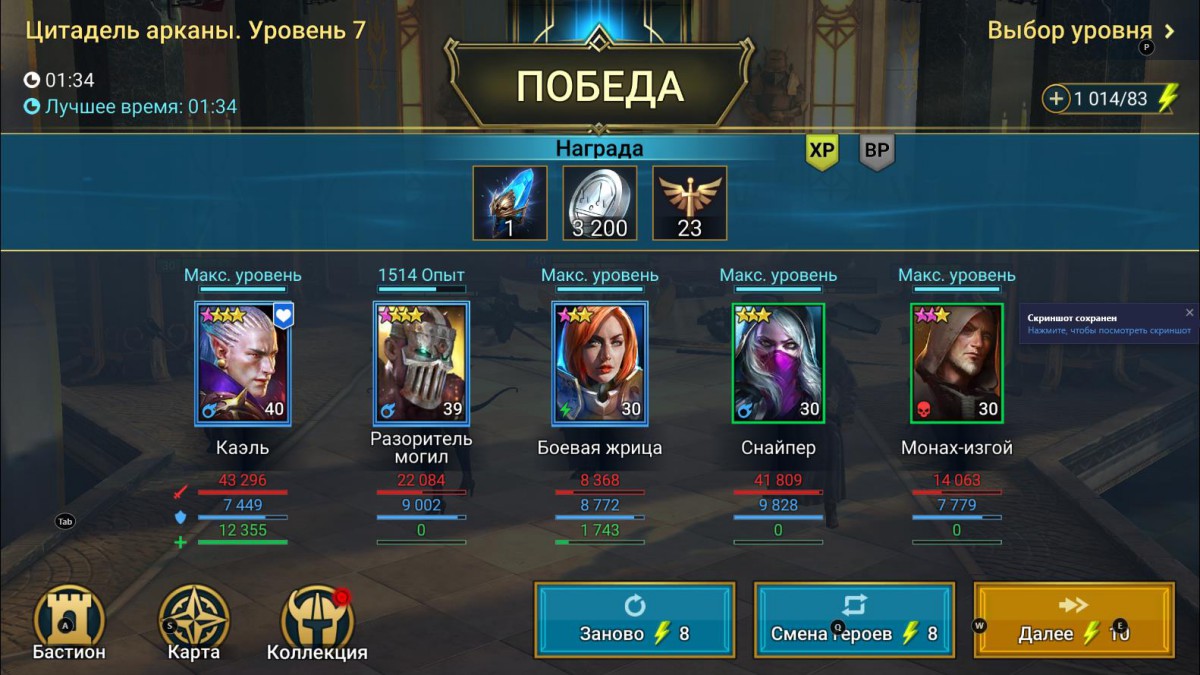Go to the Бастион

click(x=69, y=622)
